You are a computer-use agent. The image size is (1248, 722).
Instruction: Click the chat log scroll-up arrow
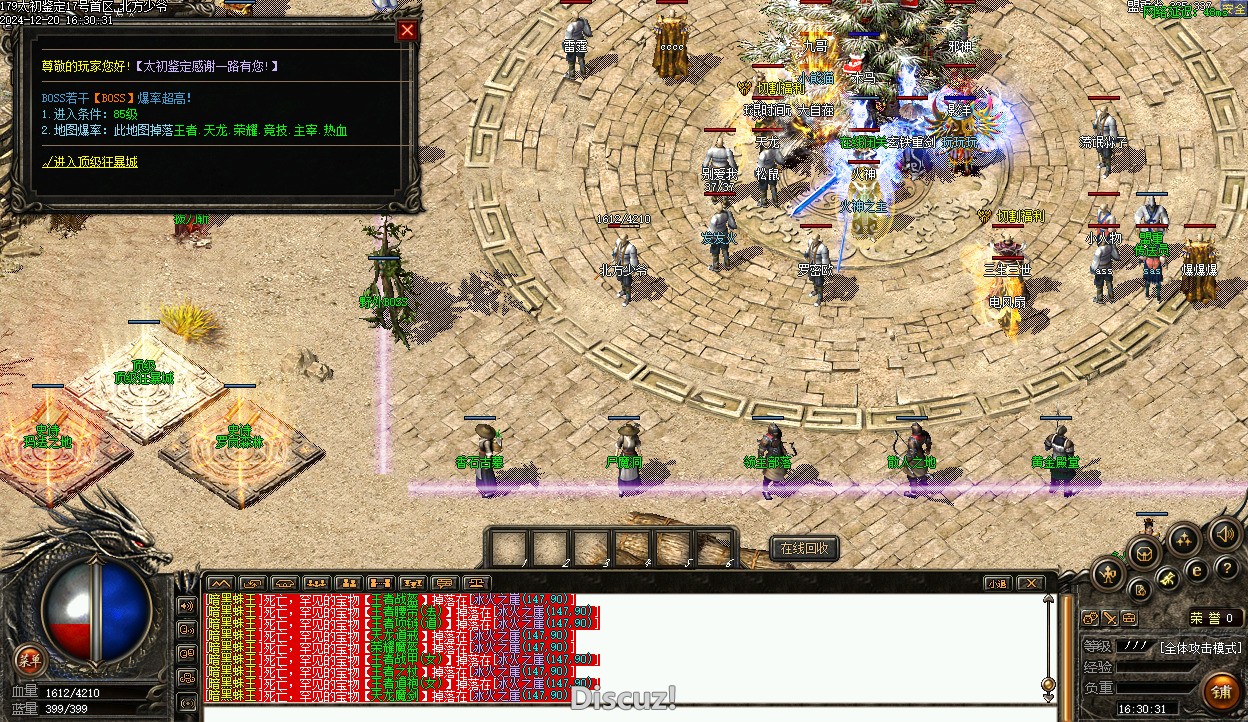point(1048,601)
